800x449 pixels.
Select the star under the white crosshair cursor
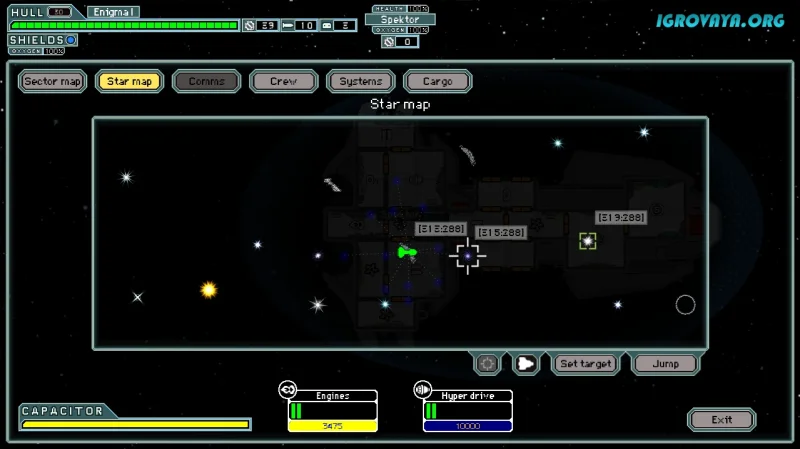[x=467, y=256]
